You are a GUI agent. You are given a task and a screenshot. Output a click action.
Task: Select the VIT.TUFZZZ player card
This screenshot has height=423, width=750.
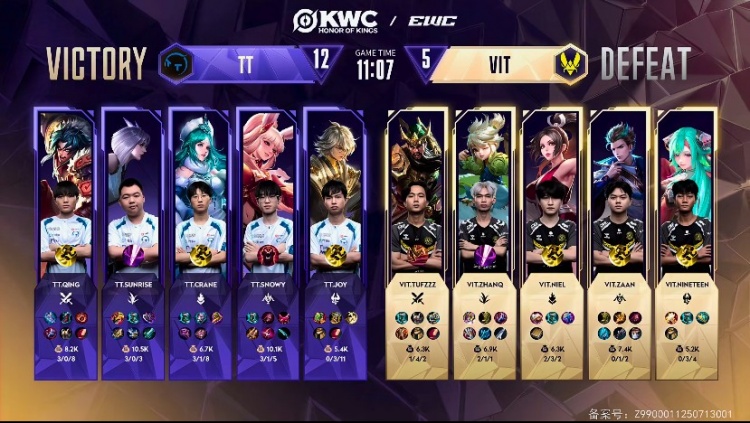[x=415, y=240]
